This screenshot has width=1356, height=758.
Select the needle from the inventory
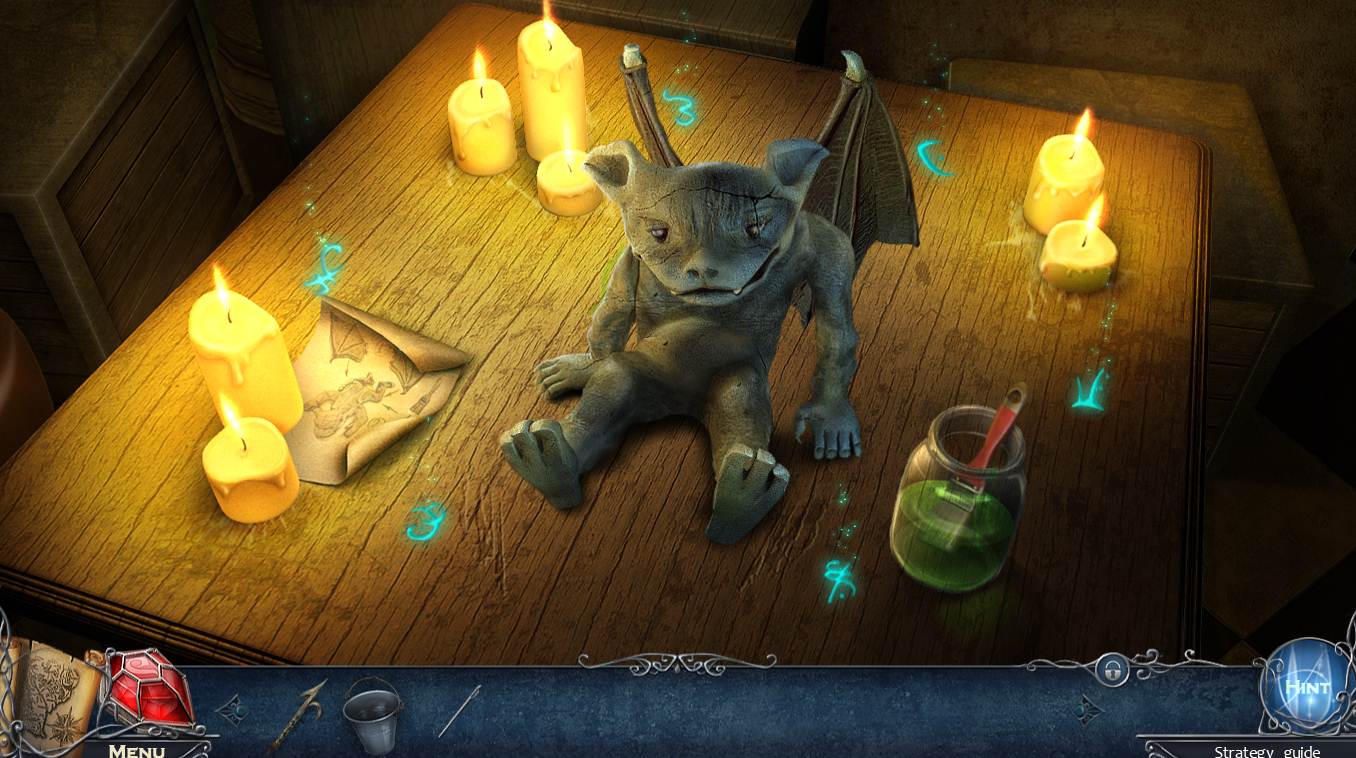pyautogui.click(x=460, y=710)
